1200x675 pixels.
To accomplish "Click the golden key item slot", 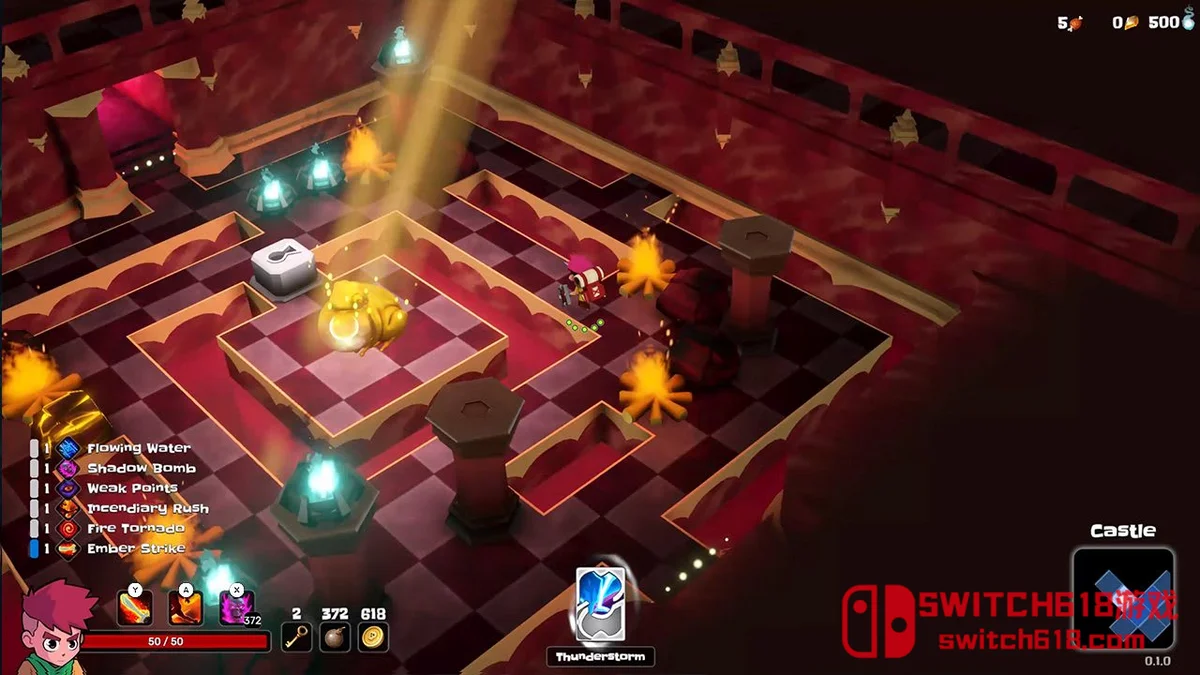I will point(295,636).
